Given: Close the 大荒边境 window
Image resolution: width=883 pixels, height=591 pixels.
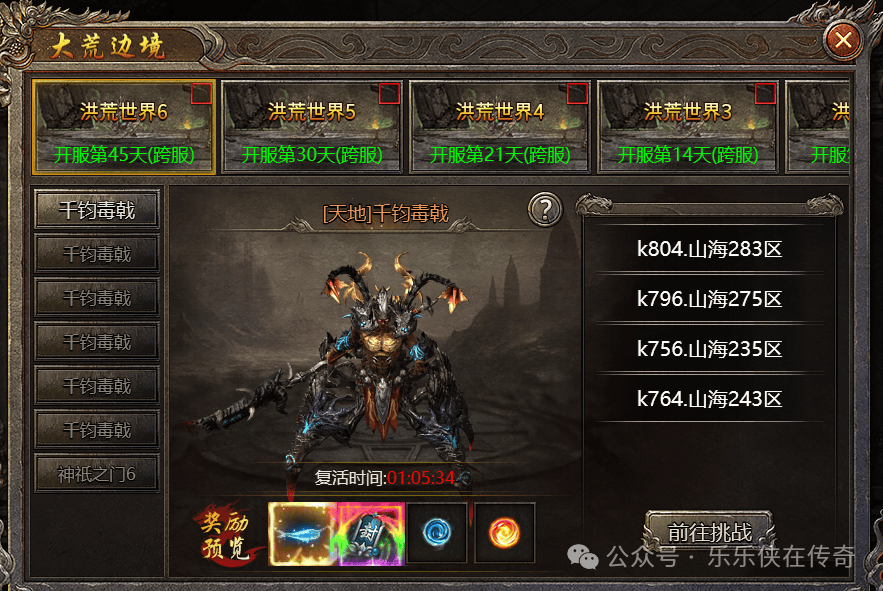Looking at the screenshot, I should pyautogui.click(x=843, y=40).
